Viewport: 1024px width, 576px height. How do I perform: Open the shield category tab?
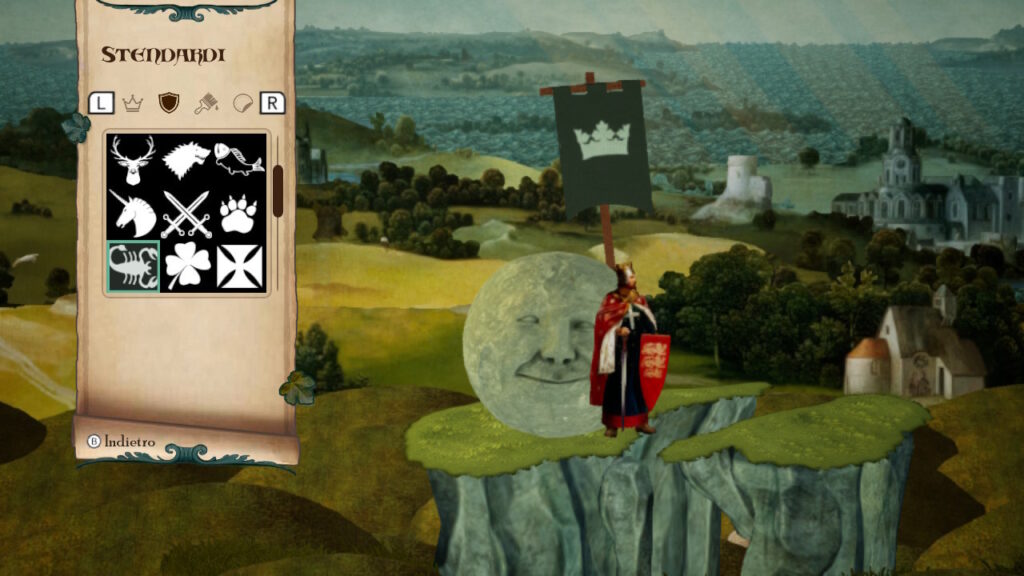tap(169, 102)
